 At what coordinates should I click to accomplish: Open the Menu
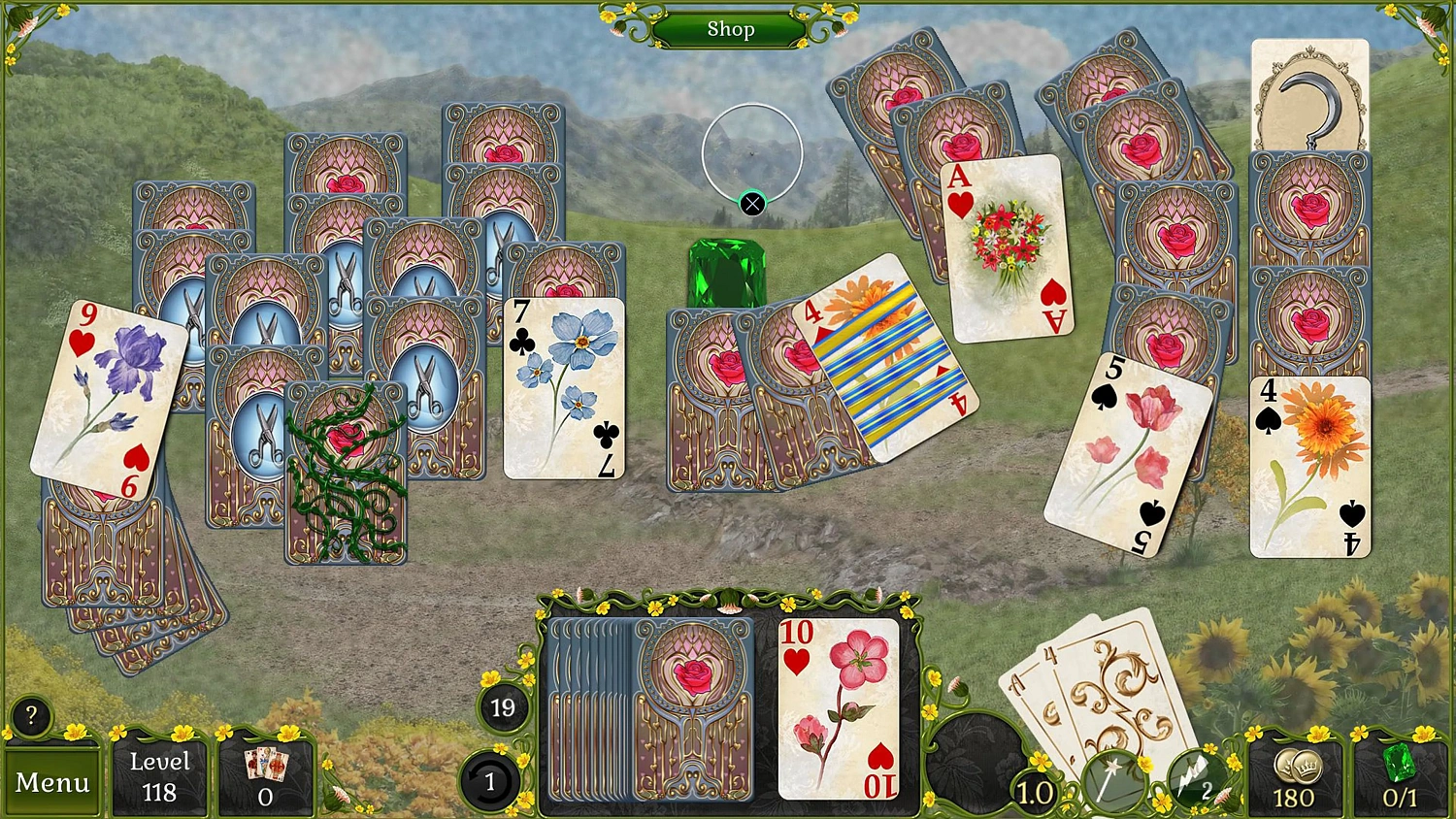(52, 781)
